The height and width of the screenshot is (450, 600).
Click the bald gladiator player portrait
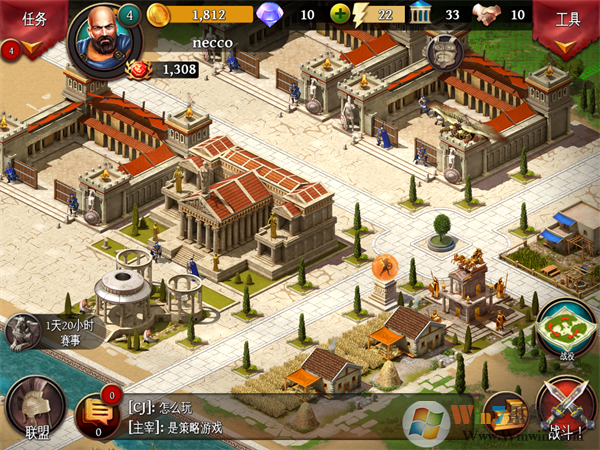[x=98, y=36]
